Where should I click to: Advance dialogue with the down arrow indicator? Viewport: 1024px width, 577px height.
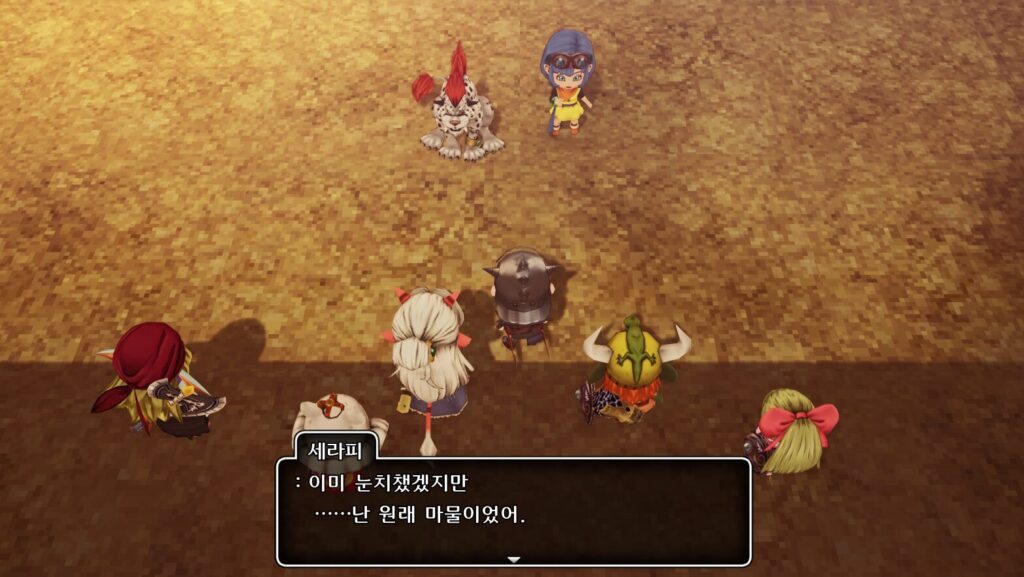(514, 559)
